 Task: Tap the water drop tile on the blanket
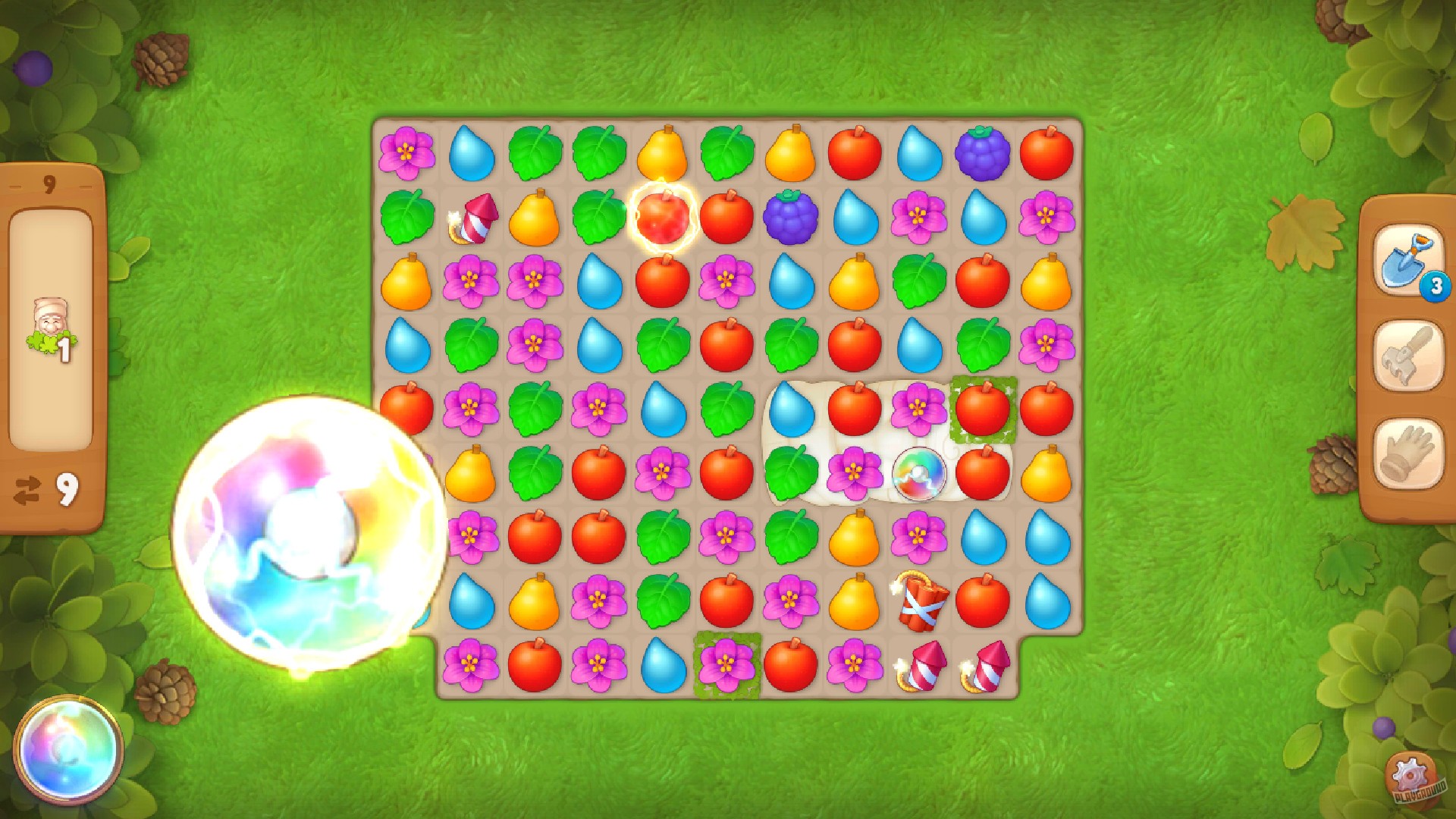pos(791,408)
